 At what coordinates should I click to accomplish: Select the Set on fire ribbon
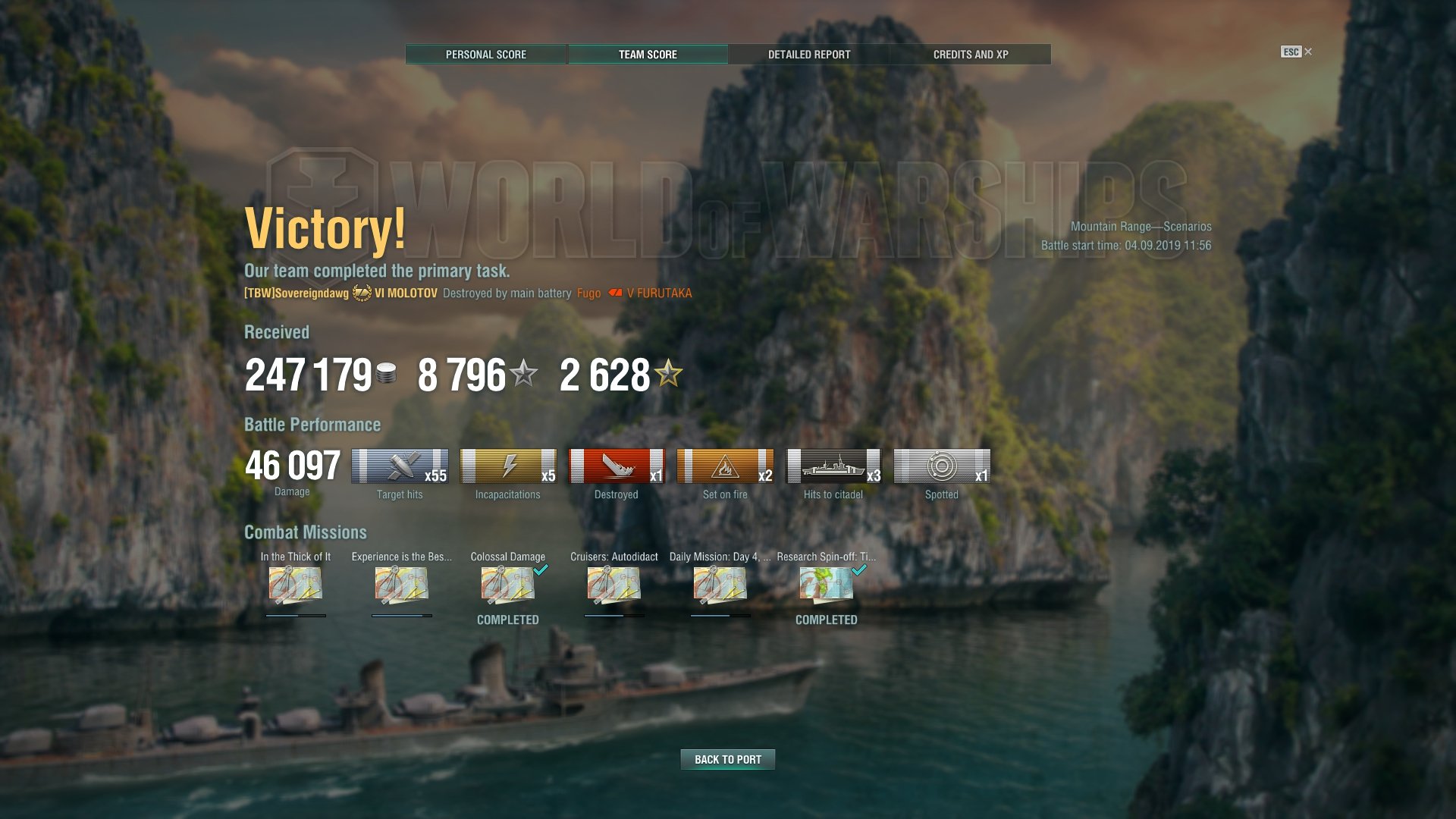click(x=725, y=466)
